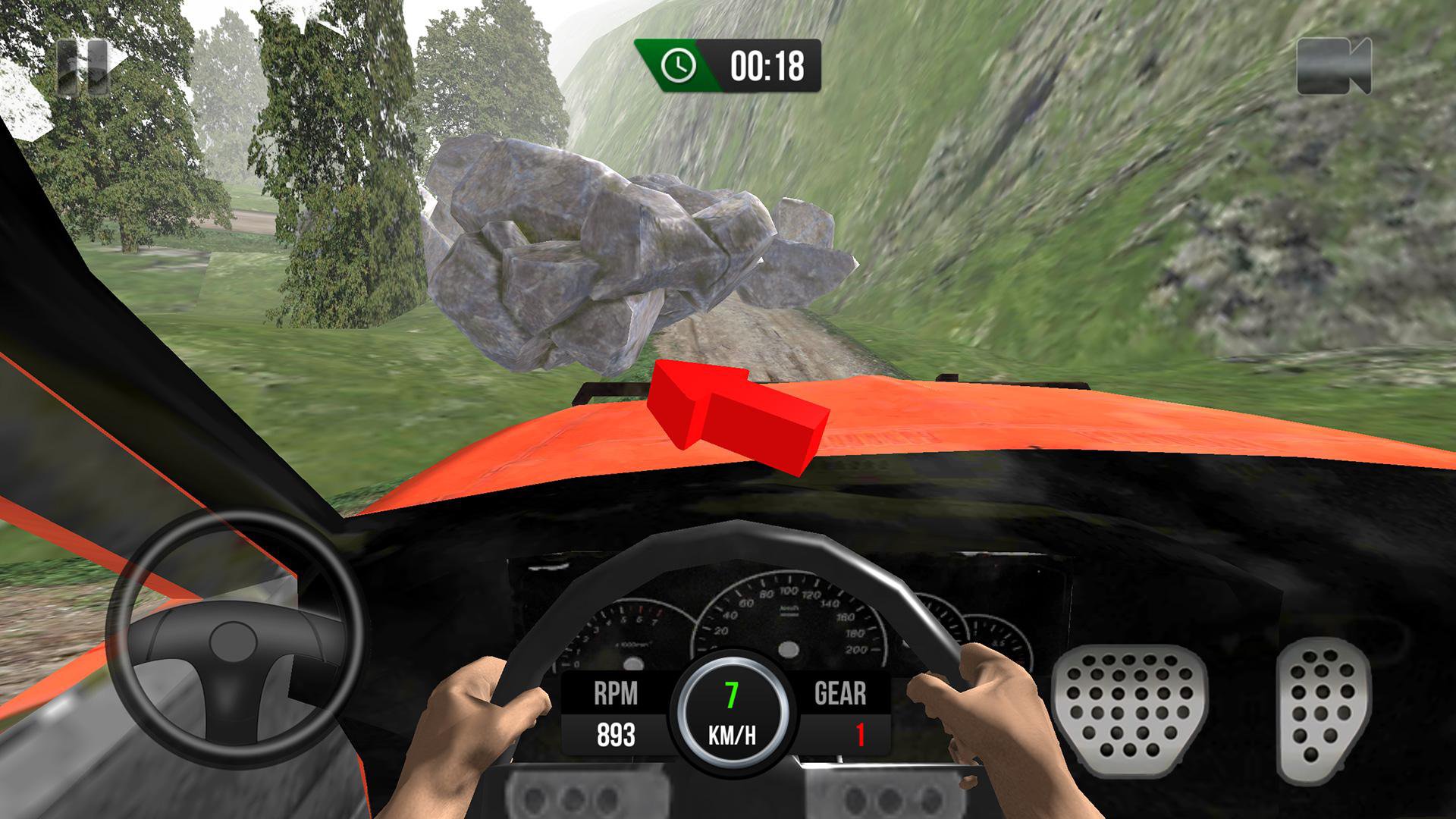1456x819 pixels.
Task: Expand the timer showing 00:18
Action: pyautogui.click(x=767, y=65)
